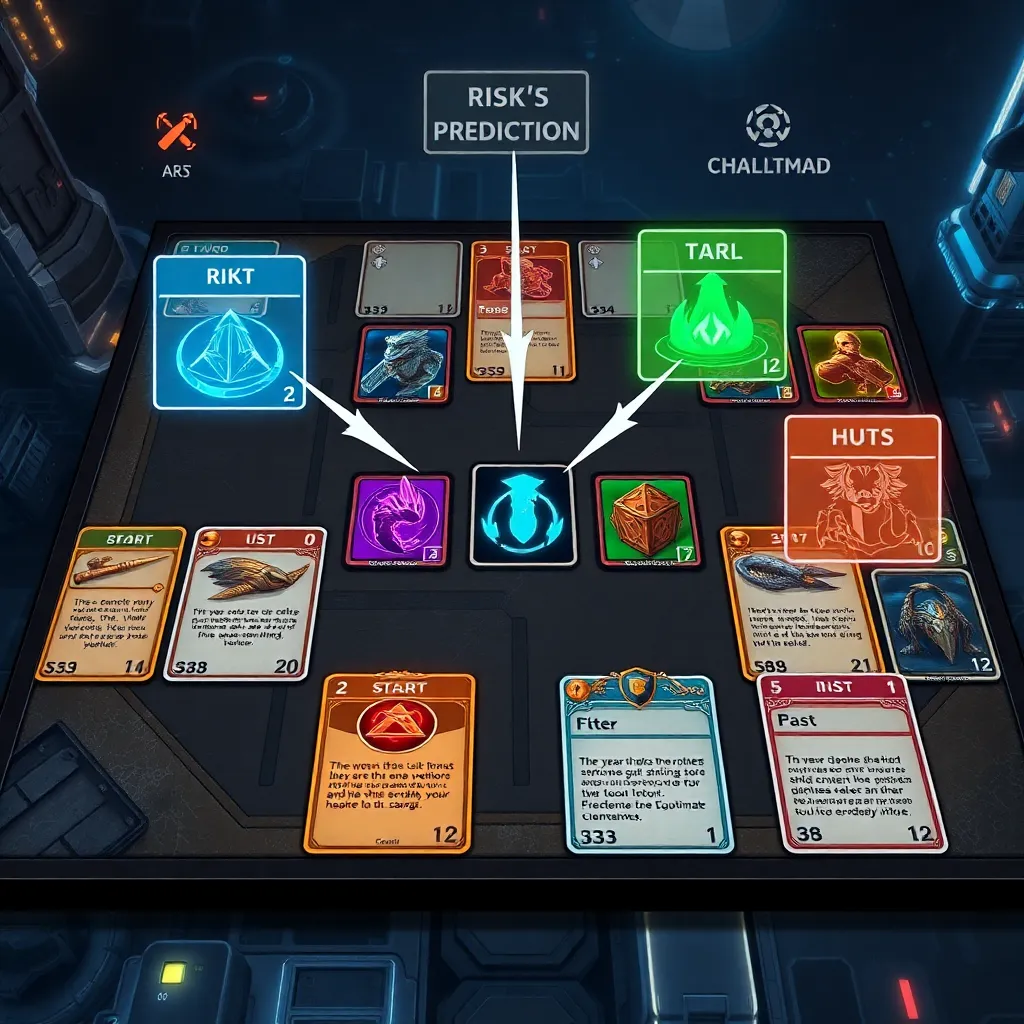Select the blue armored creature board card
The height and width of the screenshot is (1024, 1024).
tap(404, 364)
